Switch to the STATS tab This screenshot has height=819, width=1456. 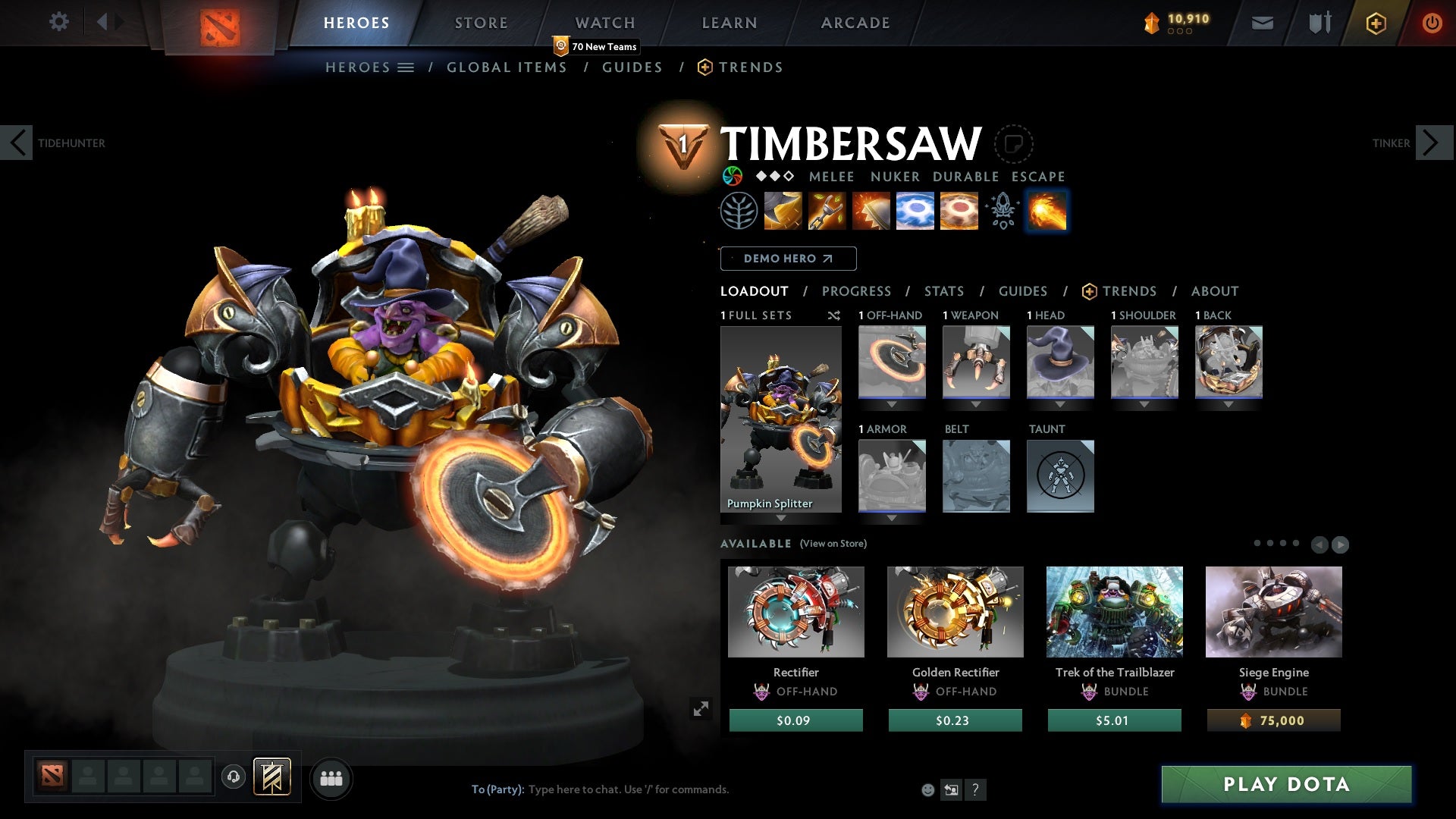(943, 290)
